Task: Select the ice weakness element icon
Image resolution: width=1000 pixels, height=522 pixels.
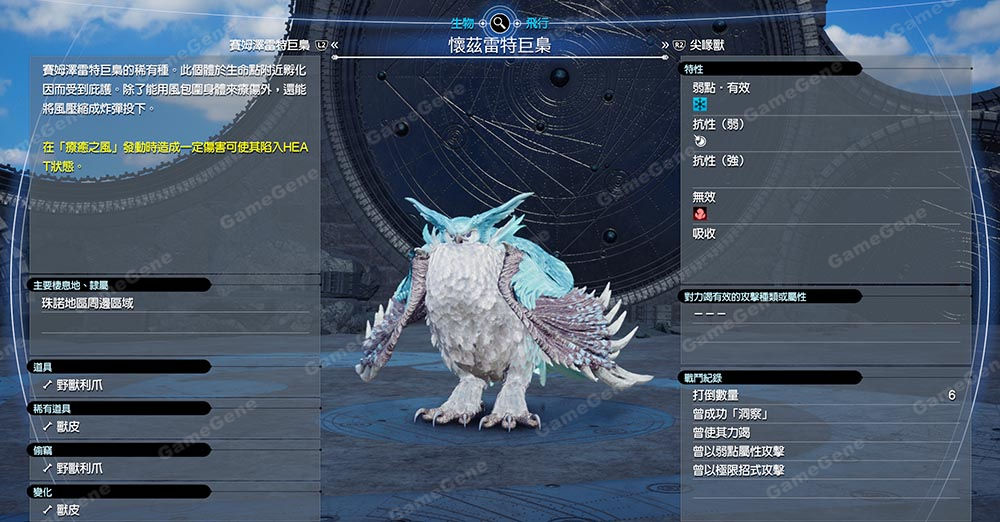Action: coord(700,105)
